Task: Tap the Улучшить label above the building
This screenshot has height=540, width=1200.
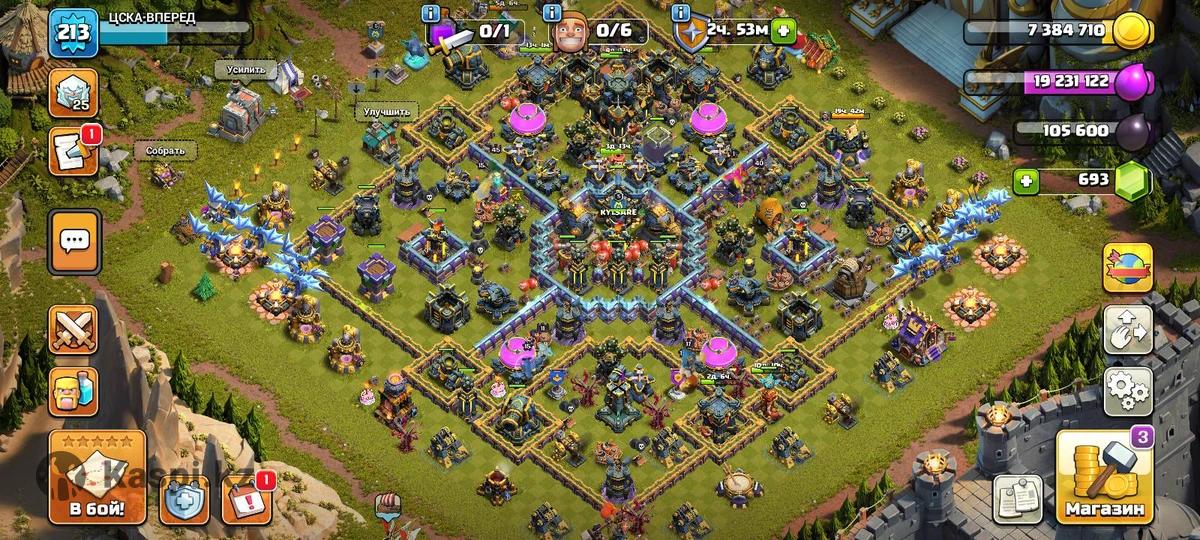Action: [385, 112]
